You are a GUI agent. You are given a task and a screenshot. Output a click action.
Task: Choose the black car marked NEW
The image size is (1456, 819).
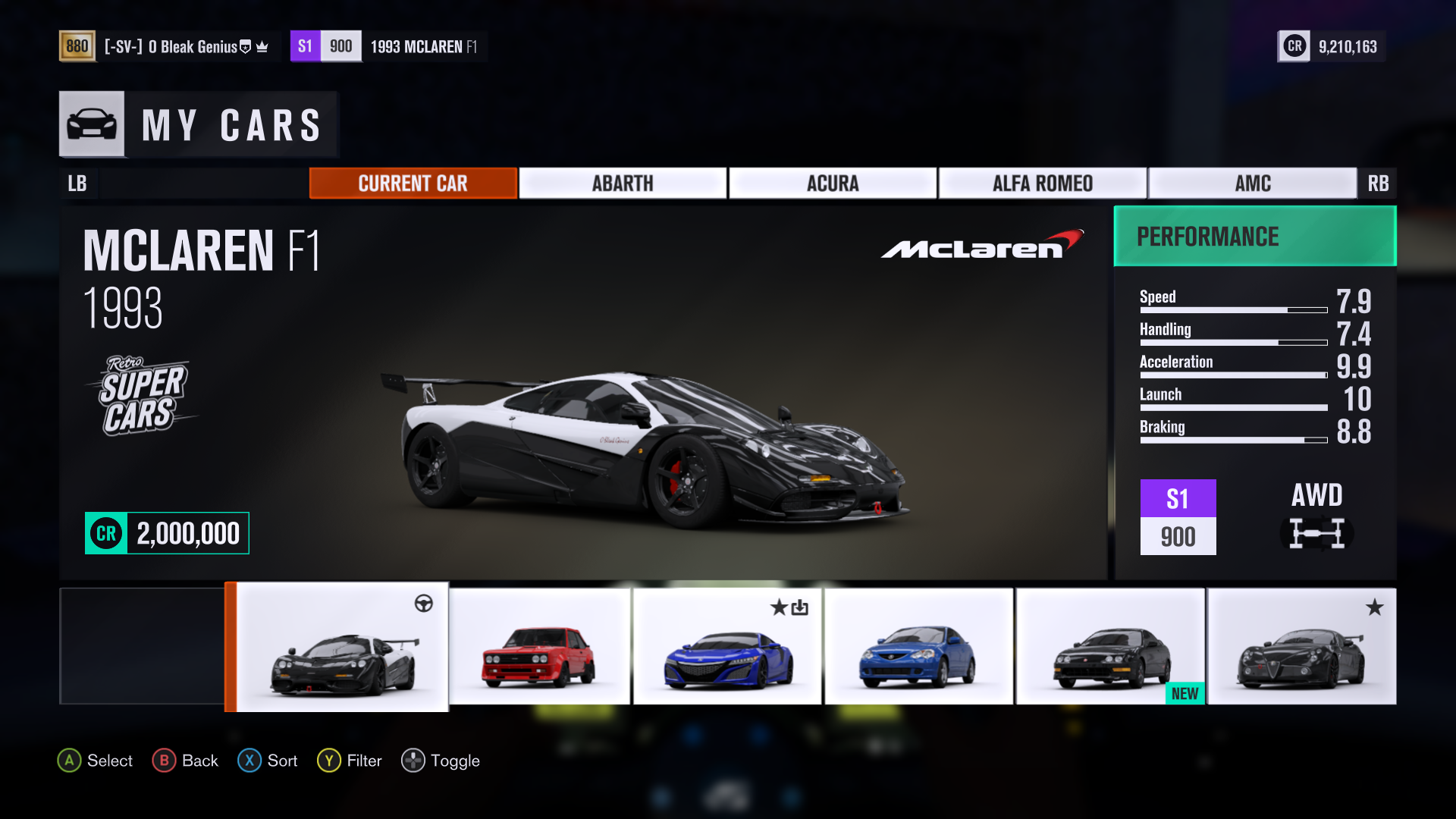[1110, 647]
